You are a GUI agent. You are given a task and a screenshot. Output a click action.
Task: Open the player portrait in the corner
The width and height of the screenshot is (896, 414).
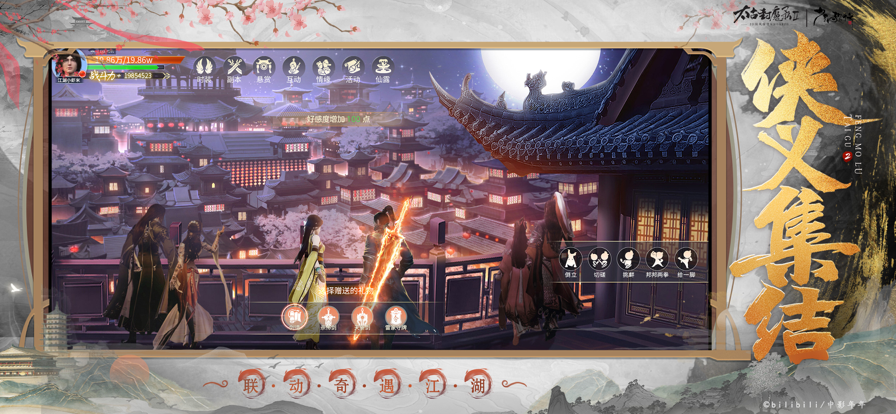(x=69, y=64)
